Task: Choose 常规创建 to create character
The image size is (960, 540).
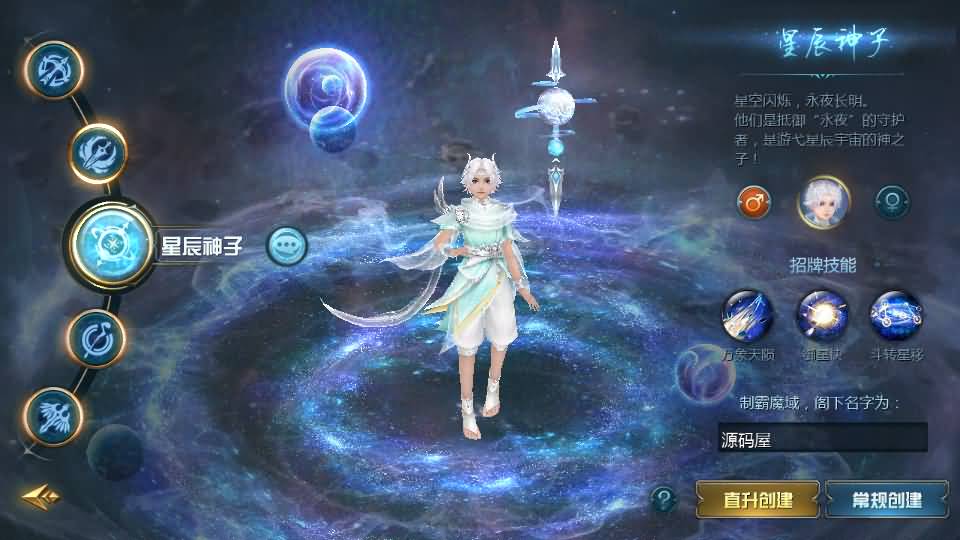Action: (886, 499)
